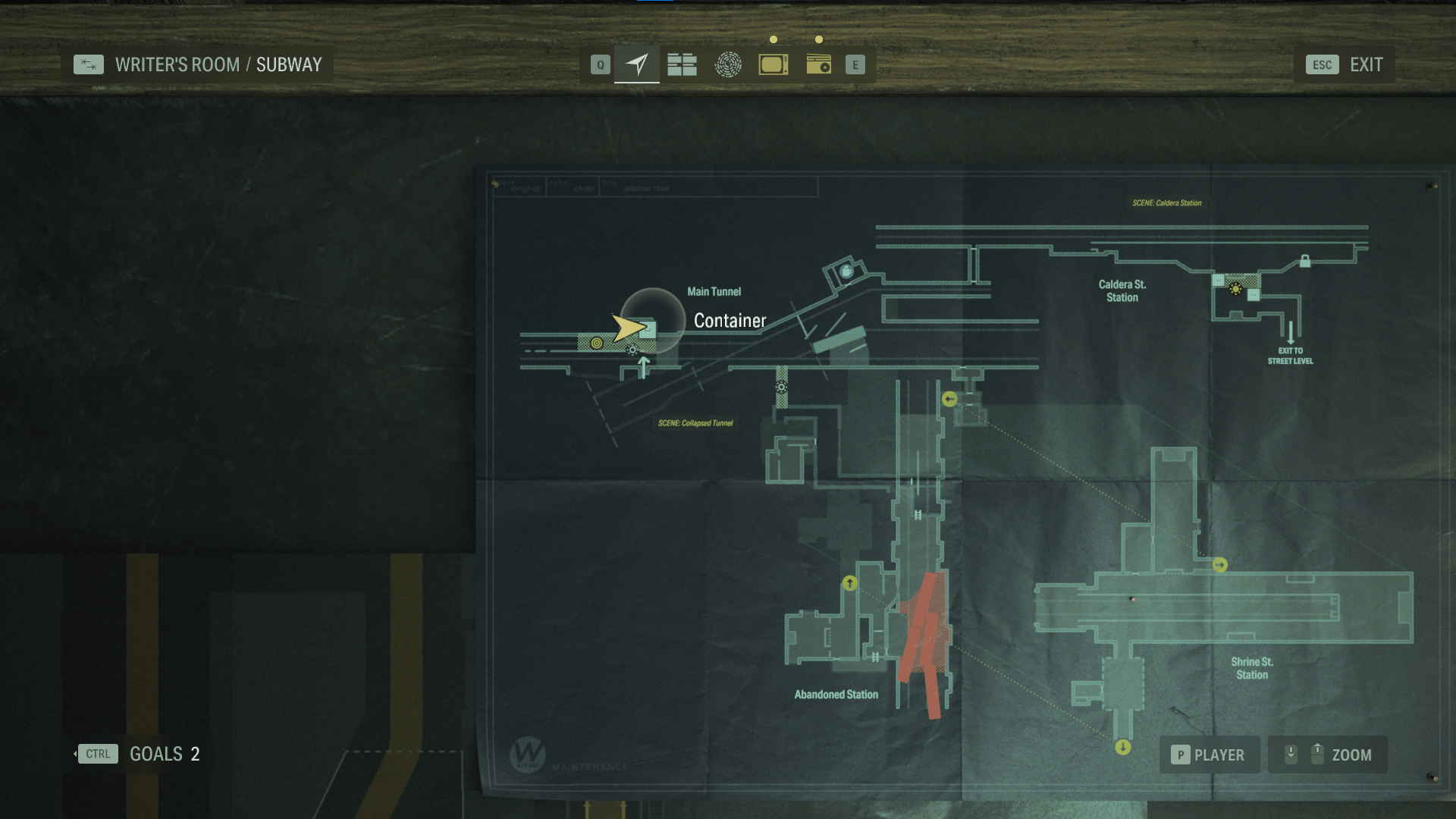Open the radio icon in the toolbar
Viewport: 1456px width, 819px height.
pos(820,64)
